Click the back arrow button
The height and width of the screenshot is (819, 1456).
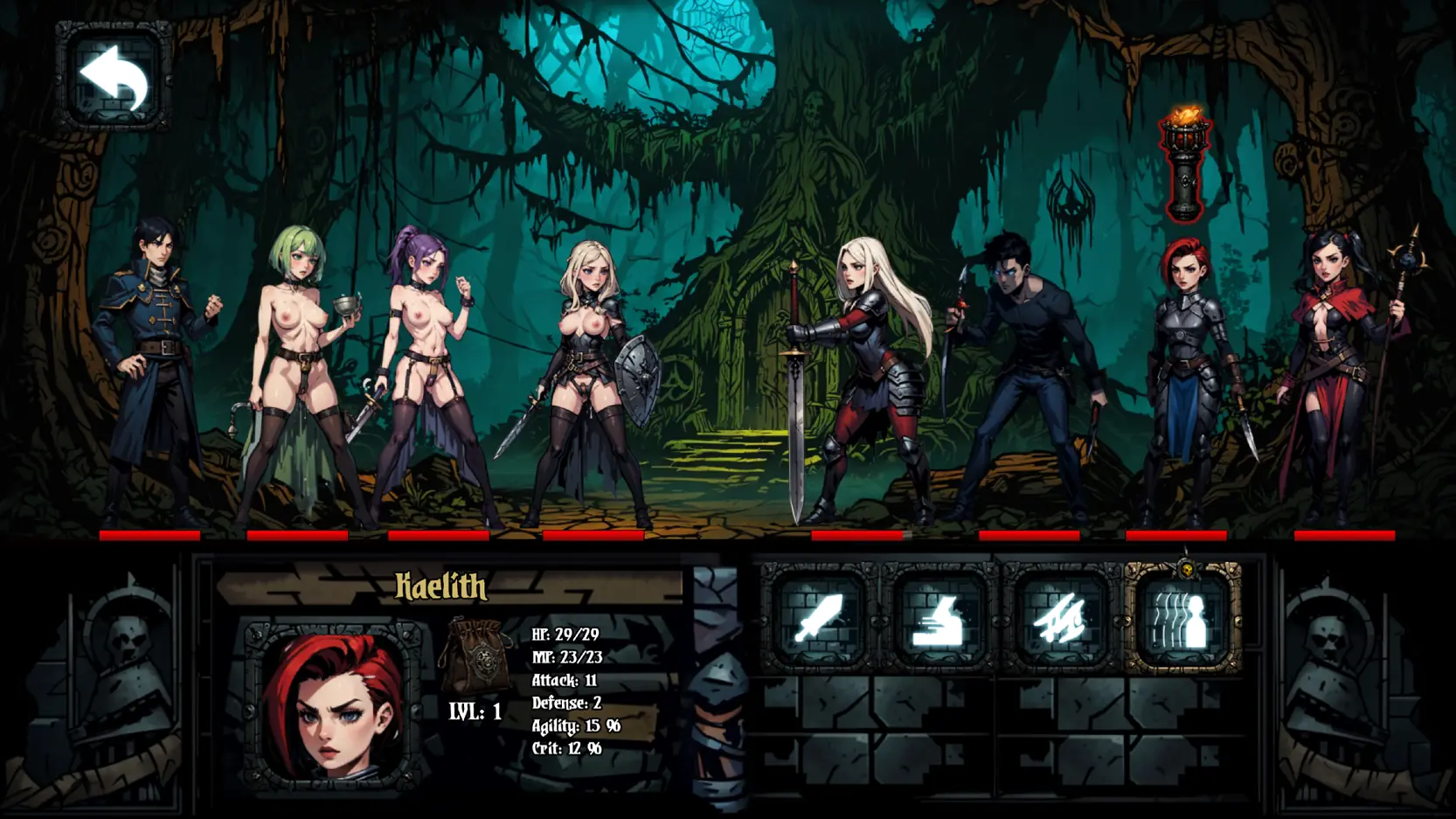[114, 77]
